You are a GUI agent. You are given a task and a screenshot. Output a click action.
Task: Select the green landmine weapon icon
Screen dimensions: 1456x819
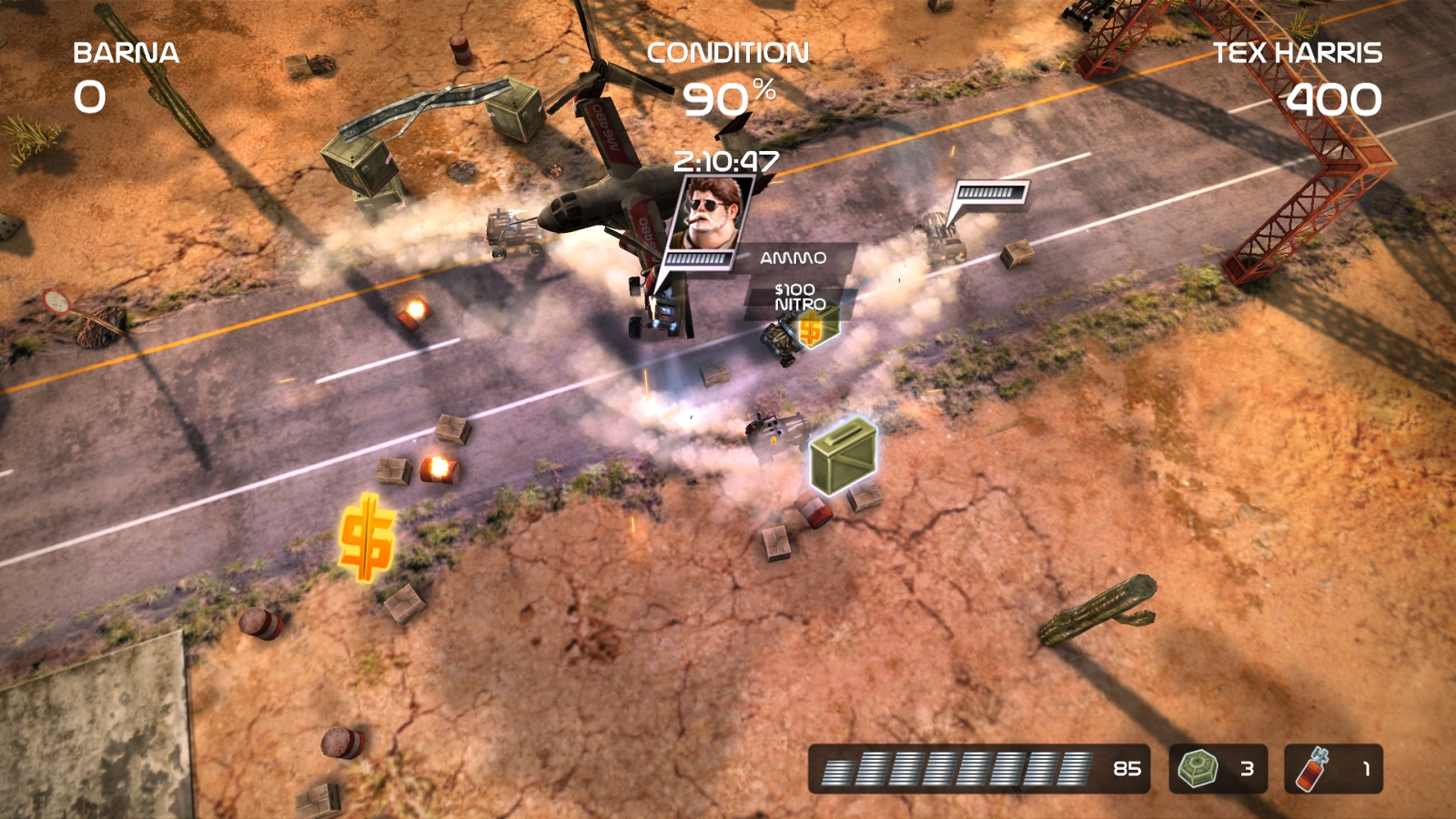coord(1198,769)
